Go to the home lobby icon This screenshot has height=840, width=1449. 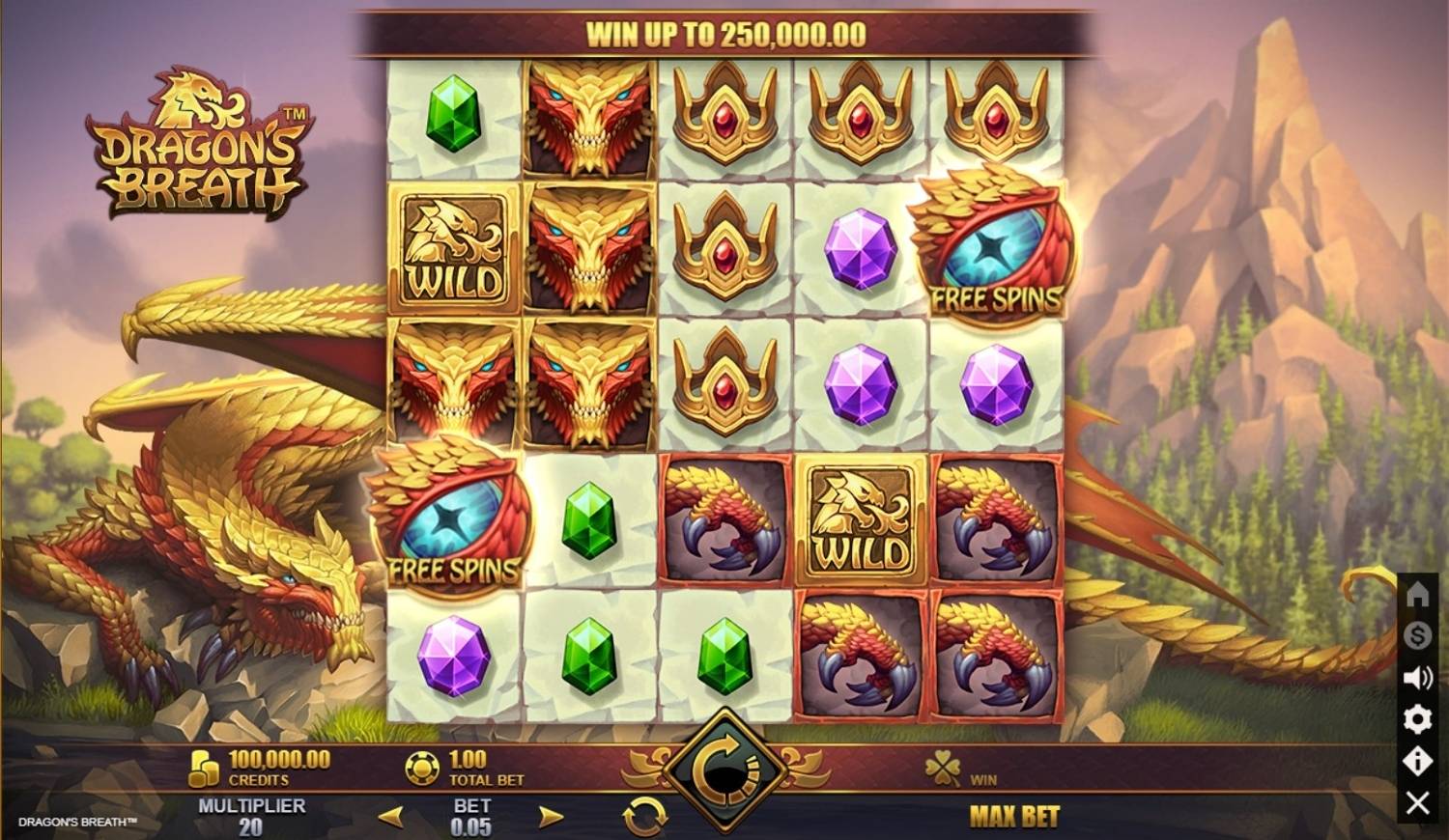click(x=1417, y=594)
